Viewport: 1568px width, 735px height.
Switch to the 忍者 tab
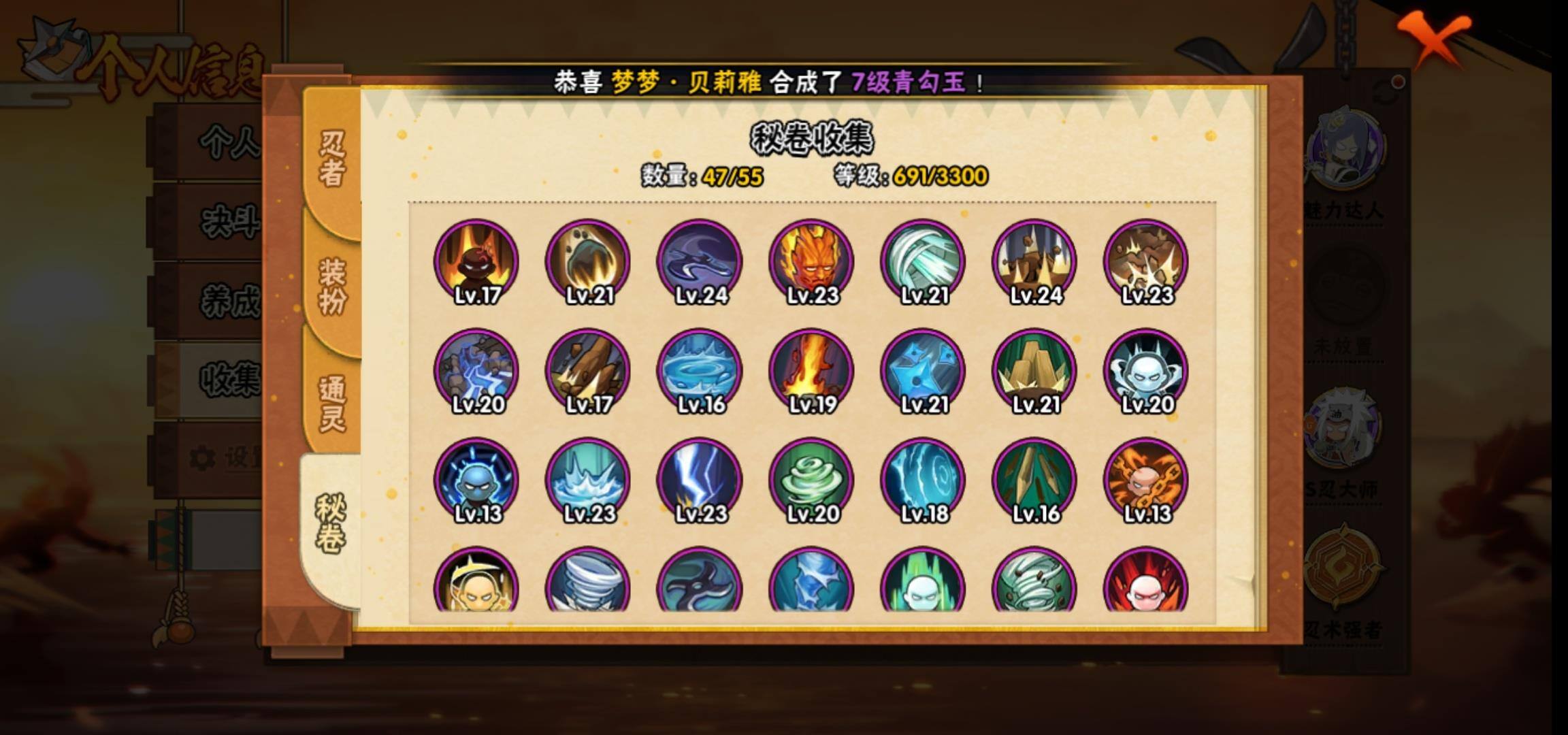point(331,158)
